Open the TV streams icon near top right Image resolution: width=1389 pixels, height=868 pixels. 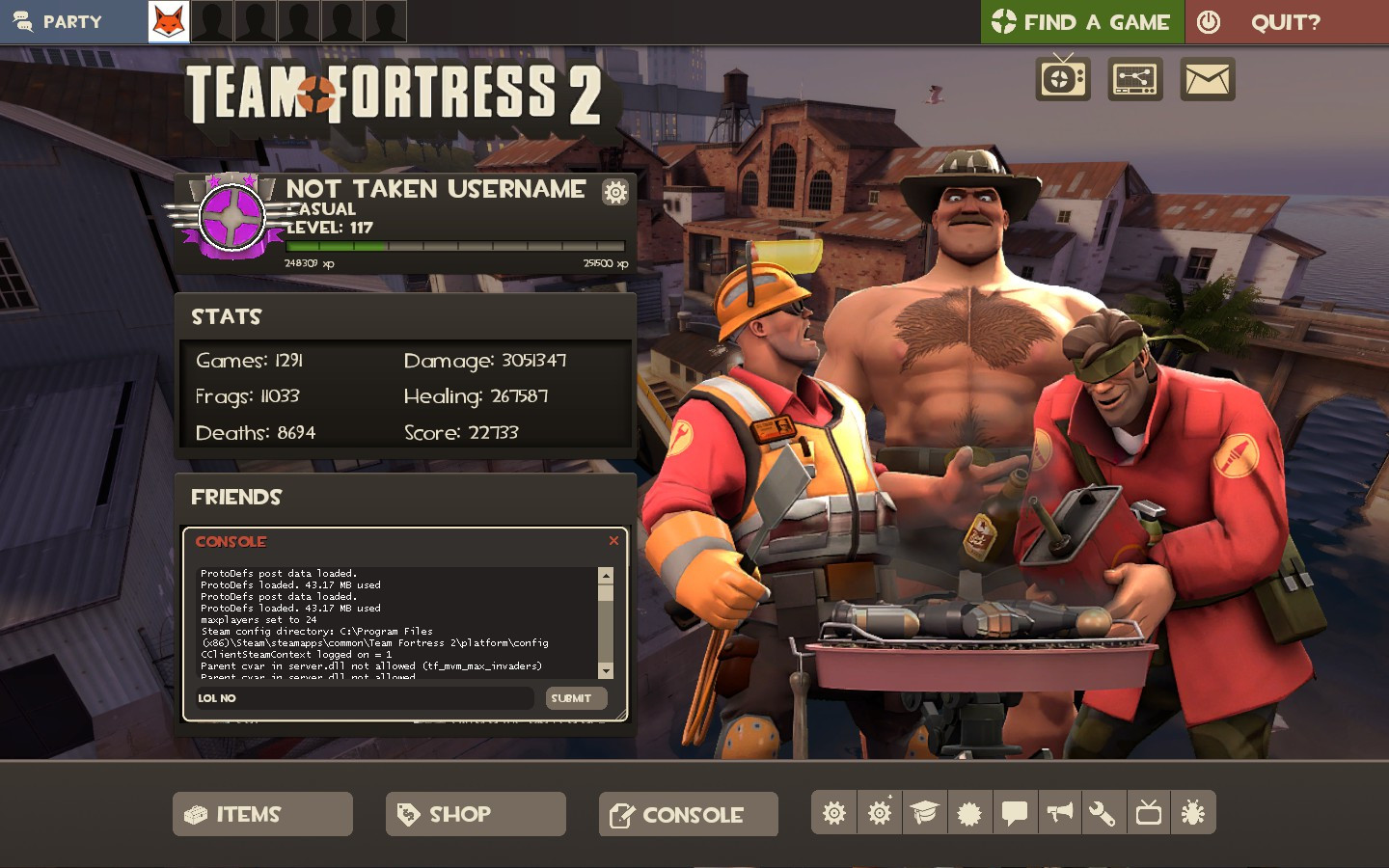coord(1062,78)
